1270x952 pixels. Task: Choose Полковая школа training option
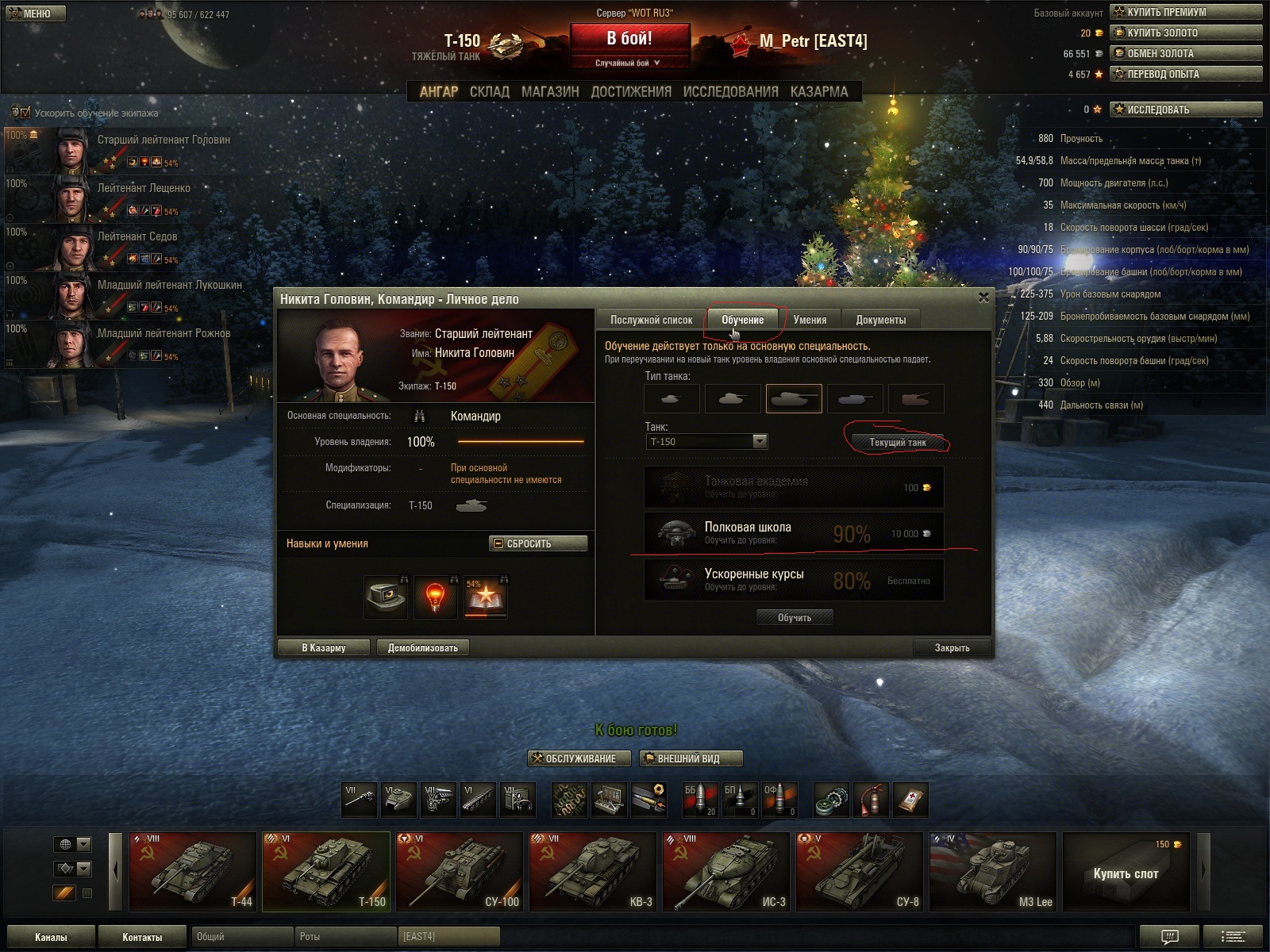(x=794, y=532)
